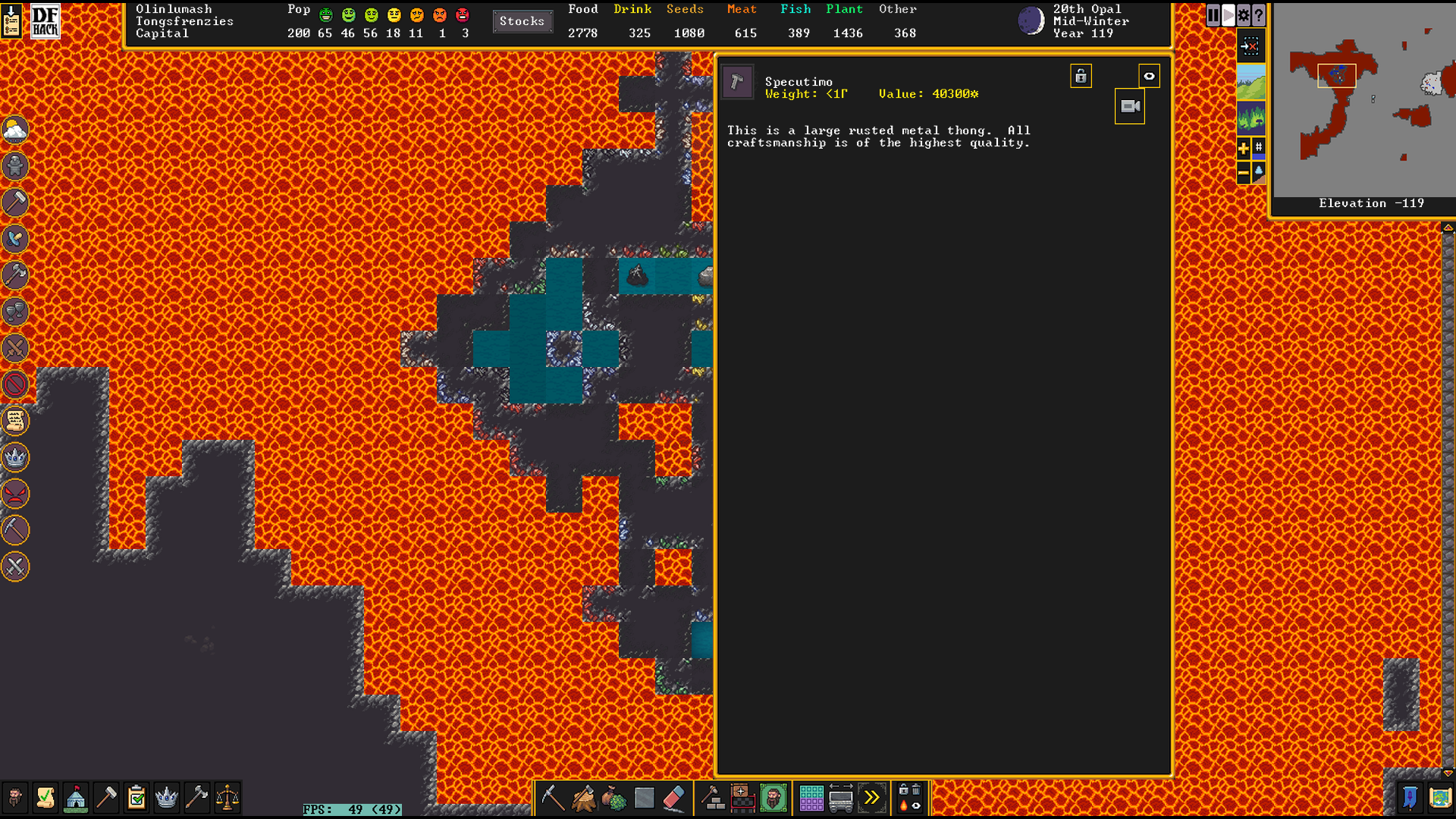Viewport: 1456px width, 819px height.
Task: Open settings with the gear icon
Action: 1244,15
